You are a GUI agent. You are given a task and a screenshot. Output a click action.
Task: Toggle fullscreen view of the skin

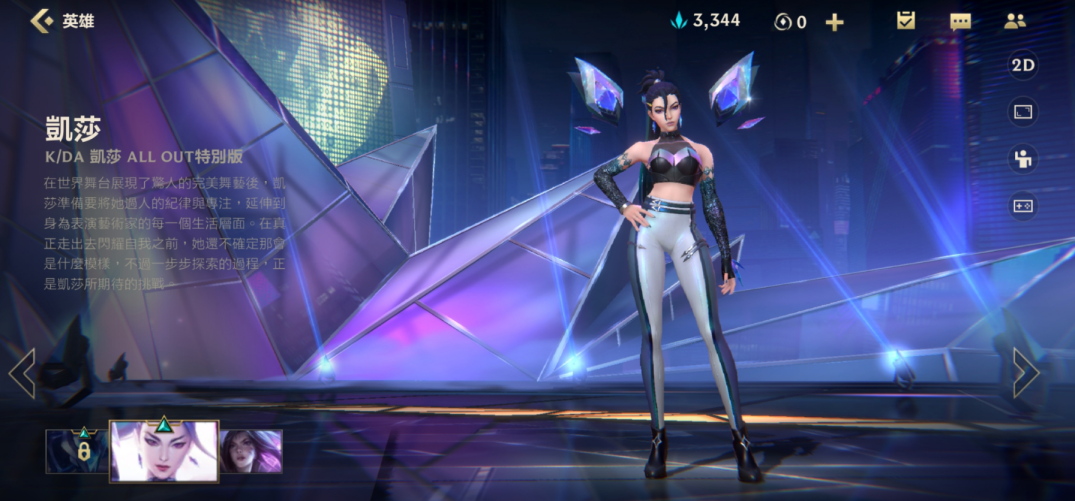pyautogui.click(x=1022, y=112)
